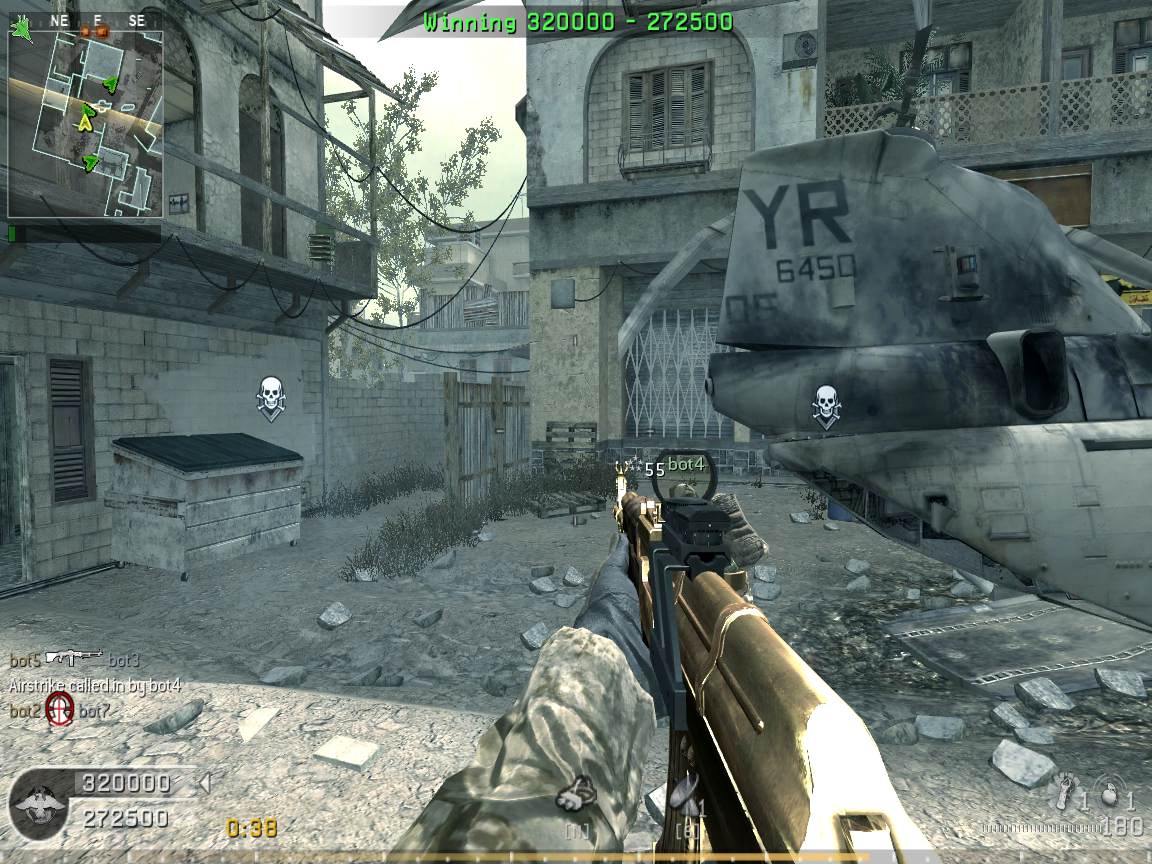Click the green jet icon on the minimap
1152x864 pixels.
[20, 27]
